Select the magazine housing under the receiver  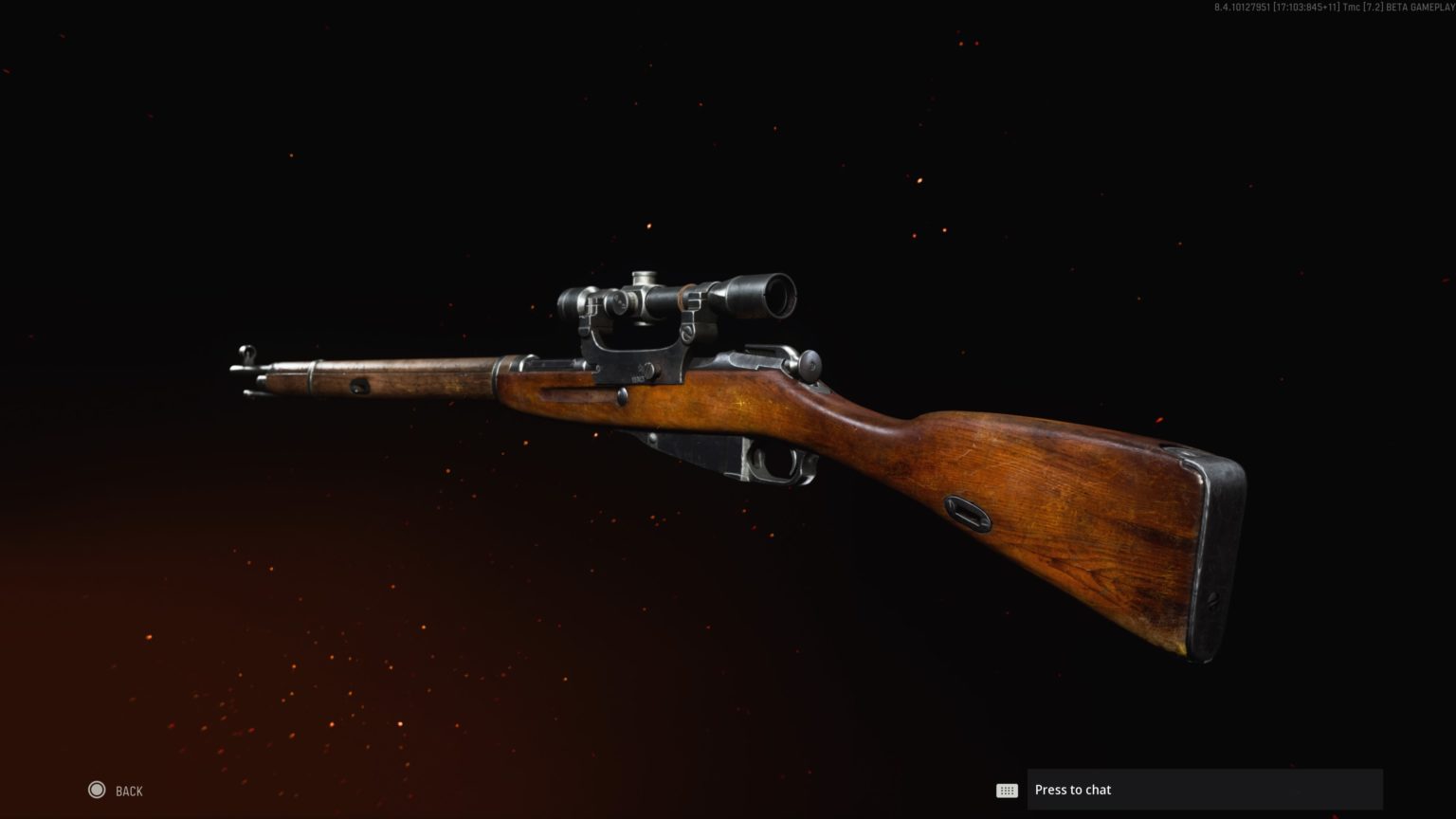690,453
